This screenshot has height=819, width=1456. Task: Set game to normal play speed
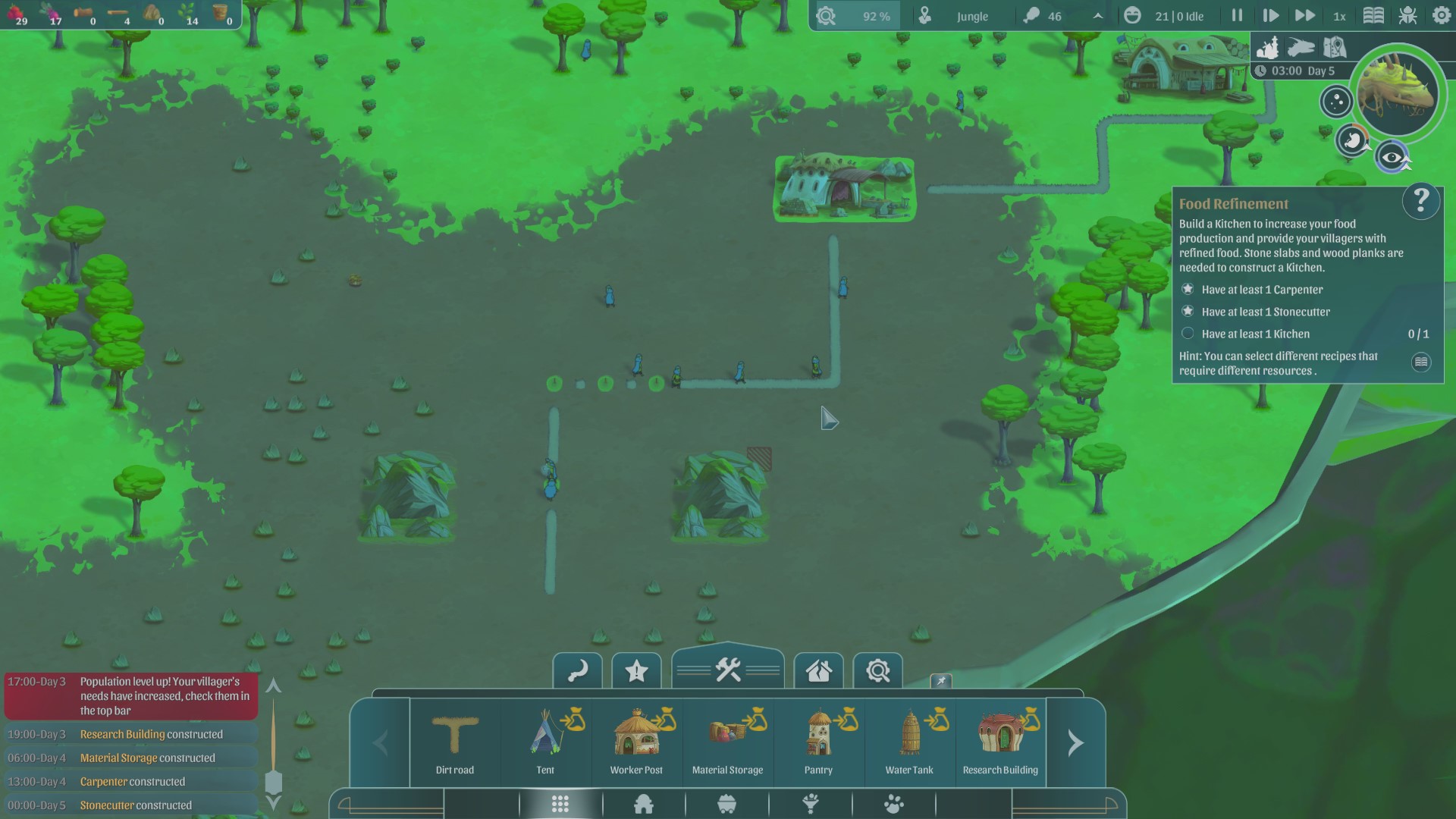tap(1270, 15)
